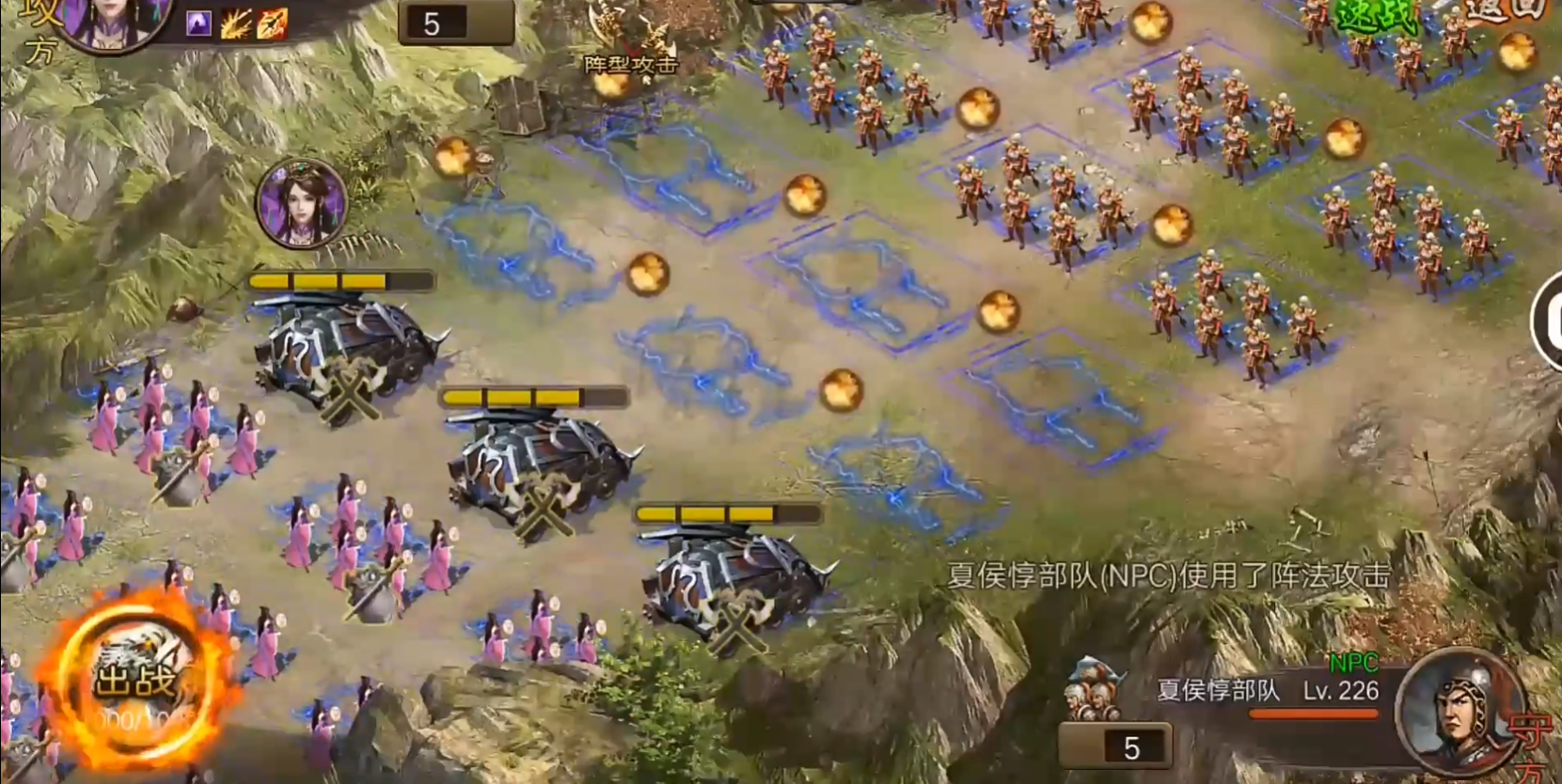
Task: Check the red flaming arrow skill icon
Action: (x=272, y=24)
